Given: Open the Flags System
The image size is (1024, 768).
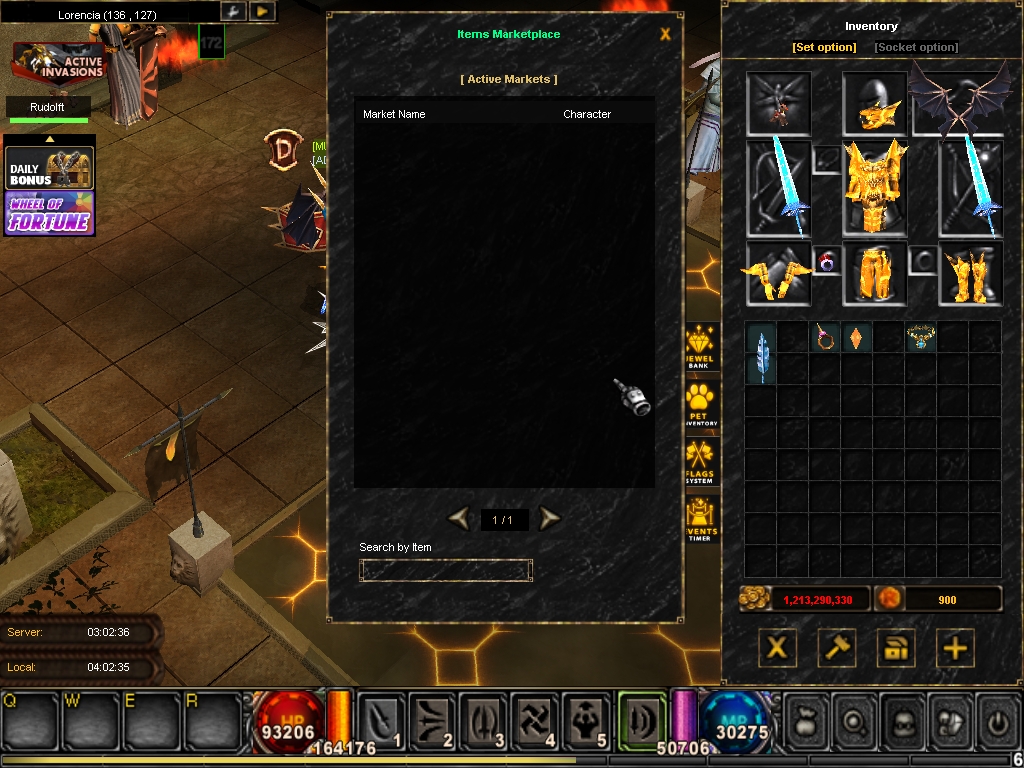Looking at the screenshot, I should point(700,461).
